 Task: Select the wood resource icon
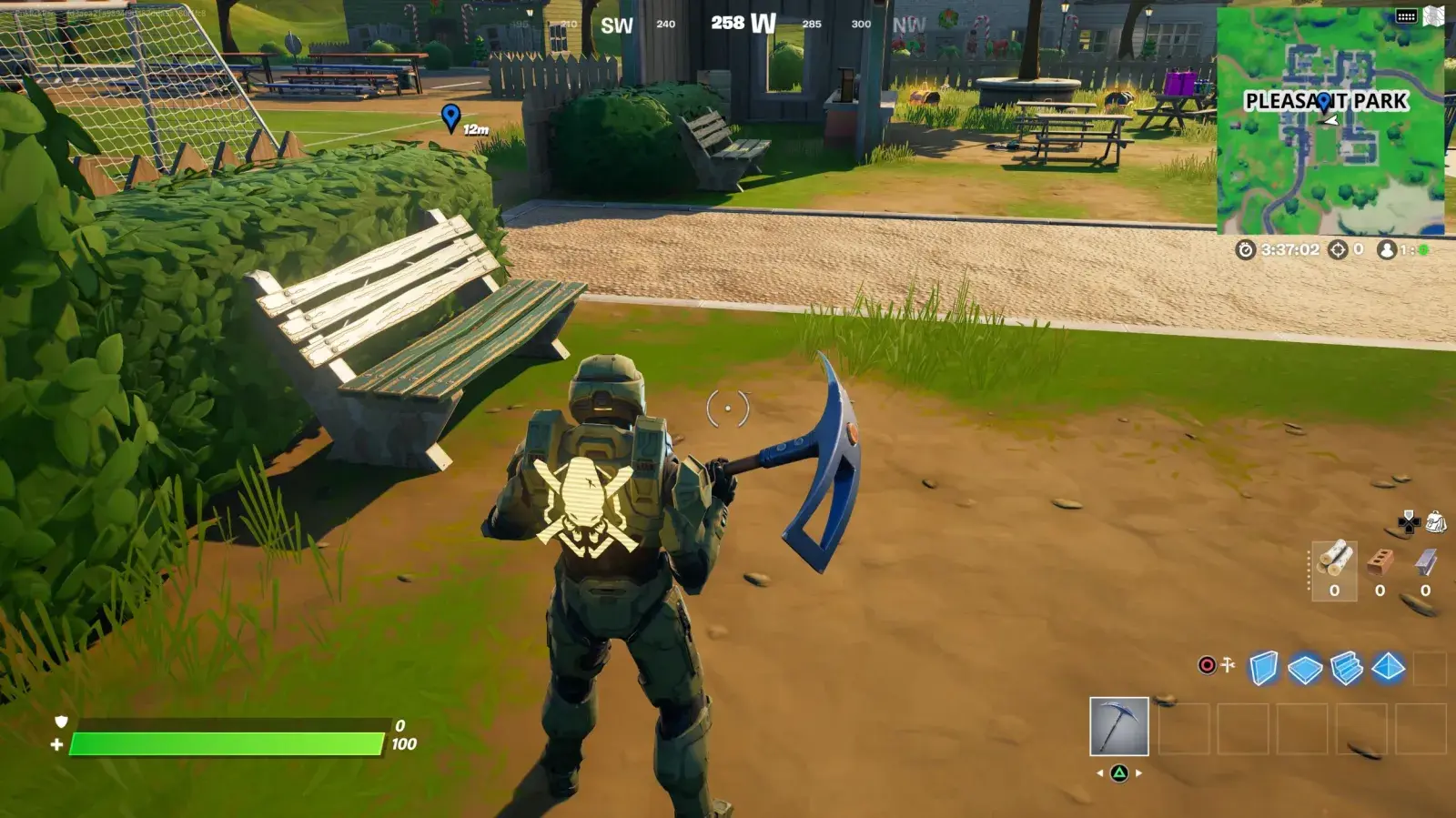[1335, 560]
